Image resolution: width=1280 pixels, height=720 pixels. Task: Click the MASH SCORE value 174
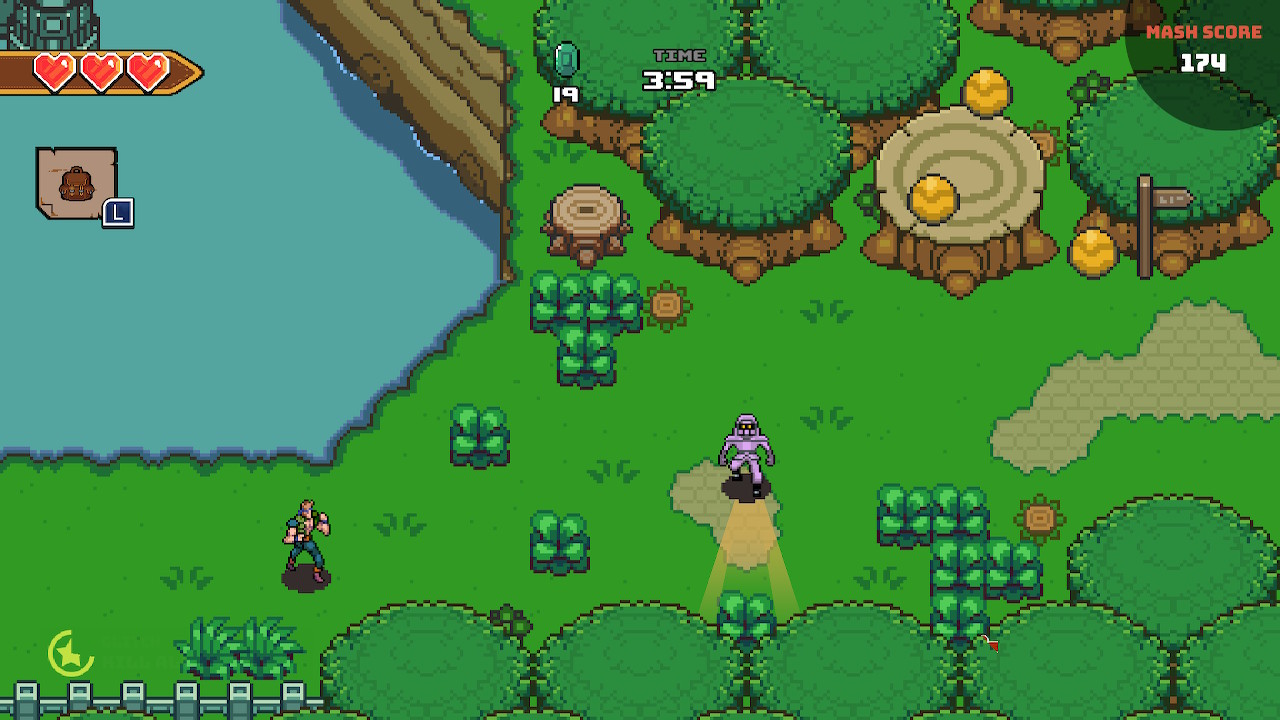click(x=1206, y=62)
